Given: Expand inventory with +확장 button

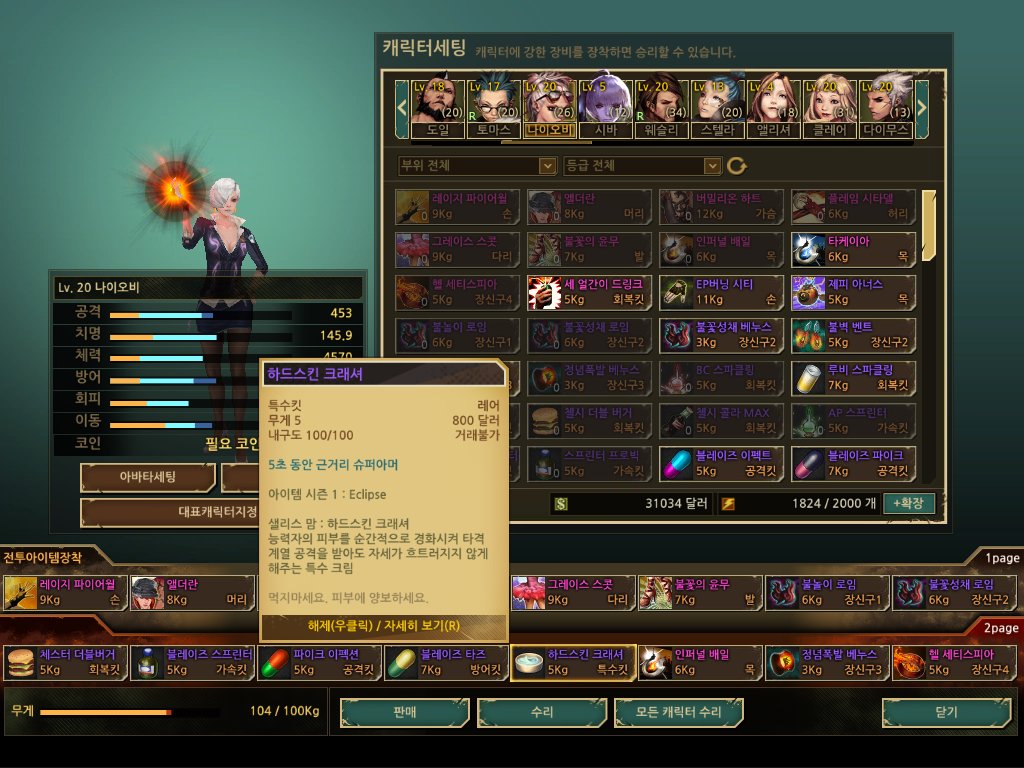Looking at the screenshot, I should (909, 503).
